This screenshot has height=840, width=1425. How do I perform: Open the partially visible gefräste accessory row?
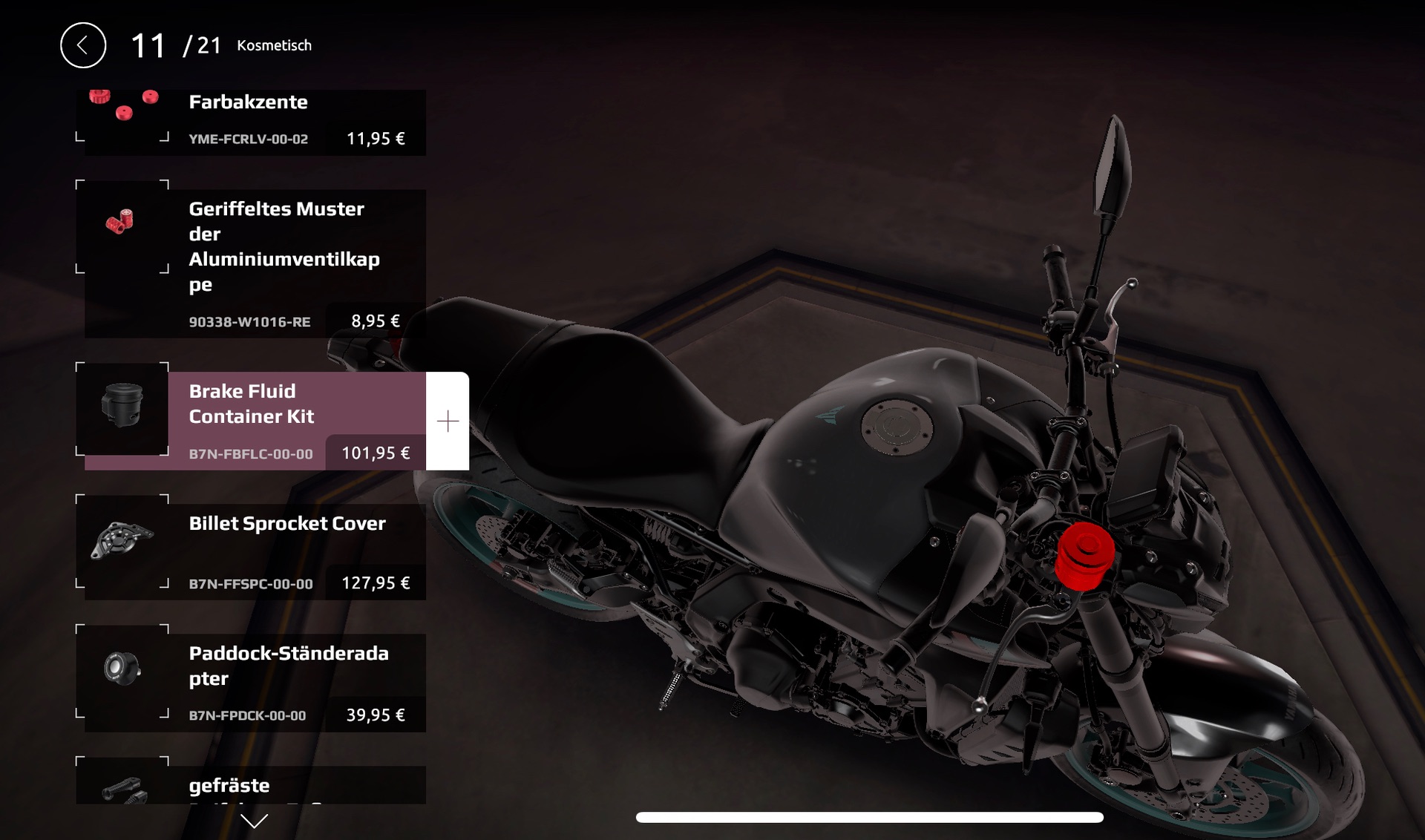coord(297,785)
